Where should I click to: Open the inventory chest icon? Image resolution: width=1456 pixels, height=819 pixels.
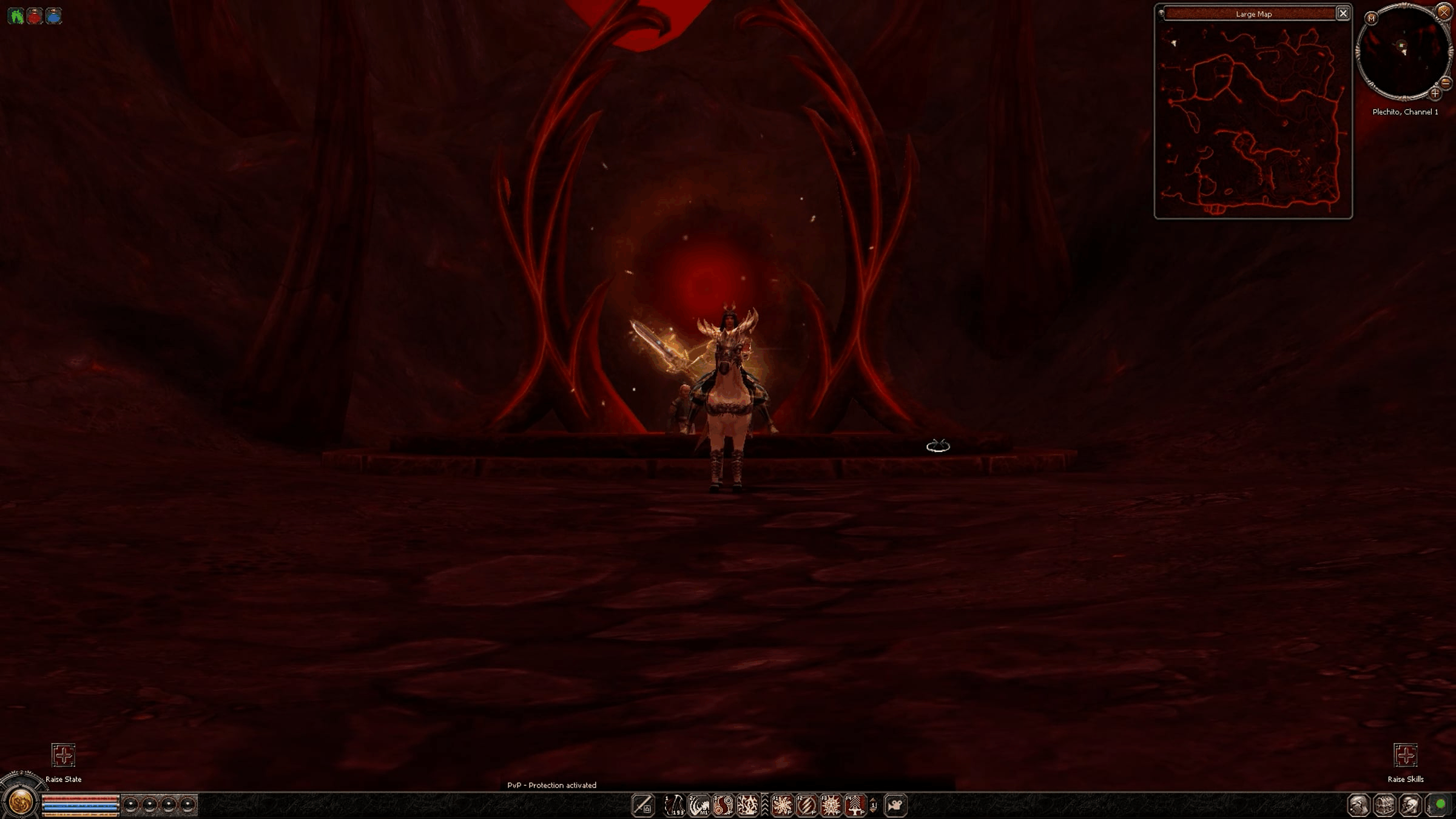1384,805
